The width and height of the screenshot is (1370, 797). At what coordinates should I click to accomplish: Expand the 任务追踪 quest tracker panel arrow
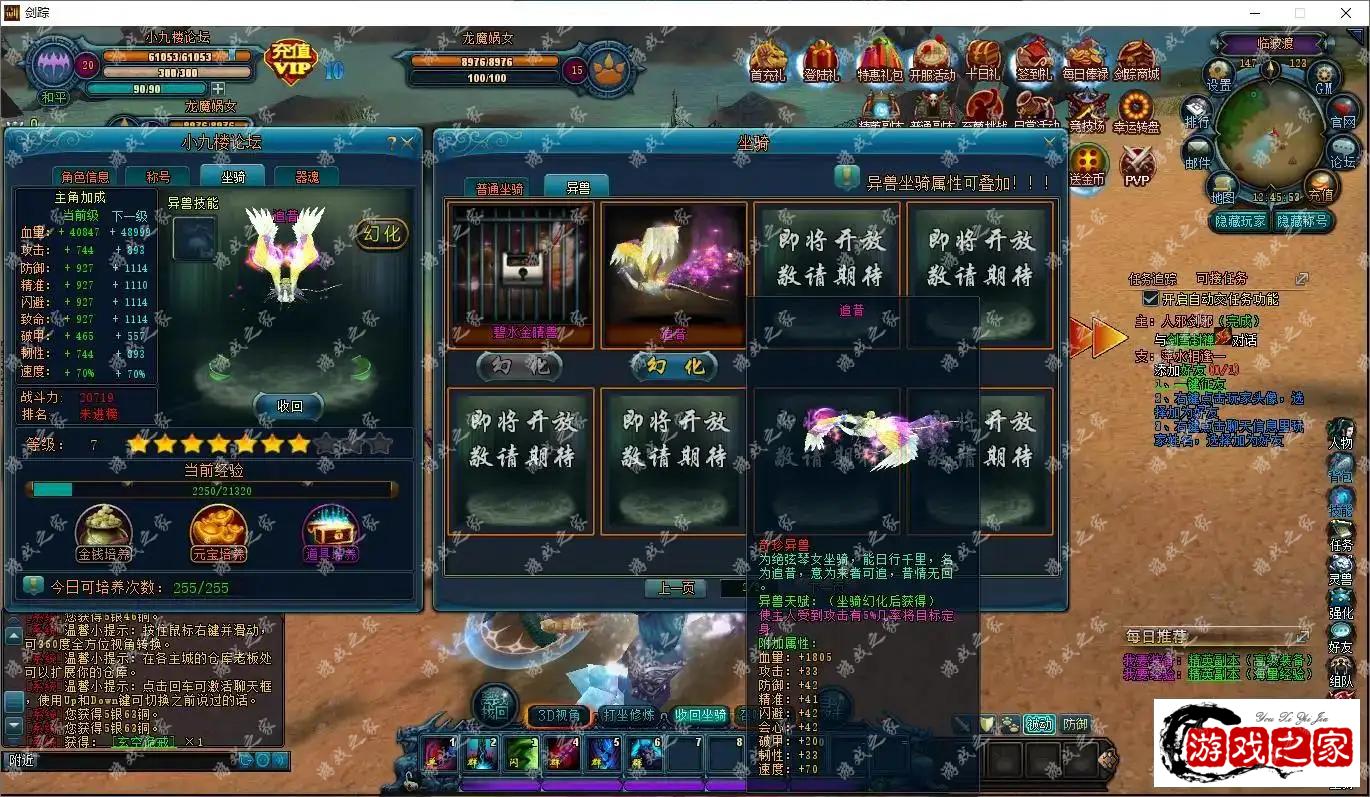click(1302, 278)
